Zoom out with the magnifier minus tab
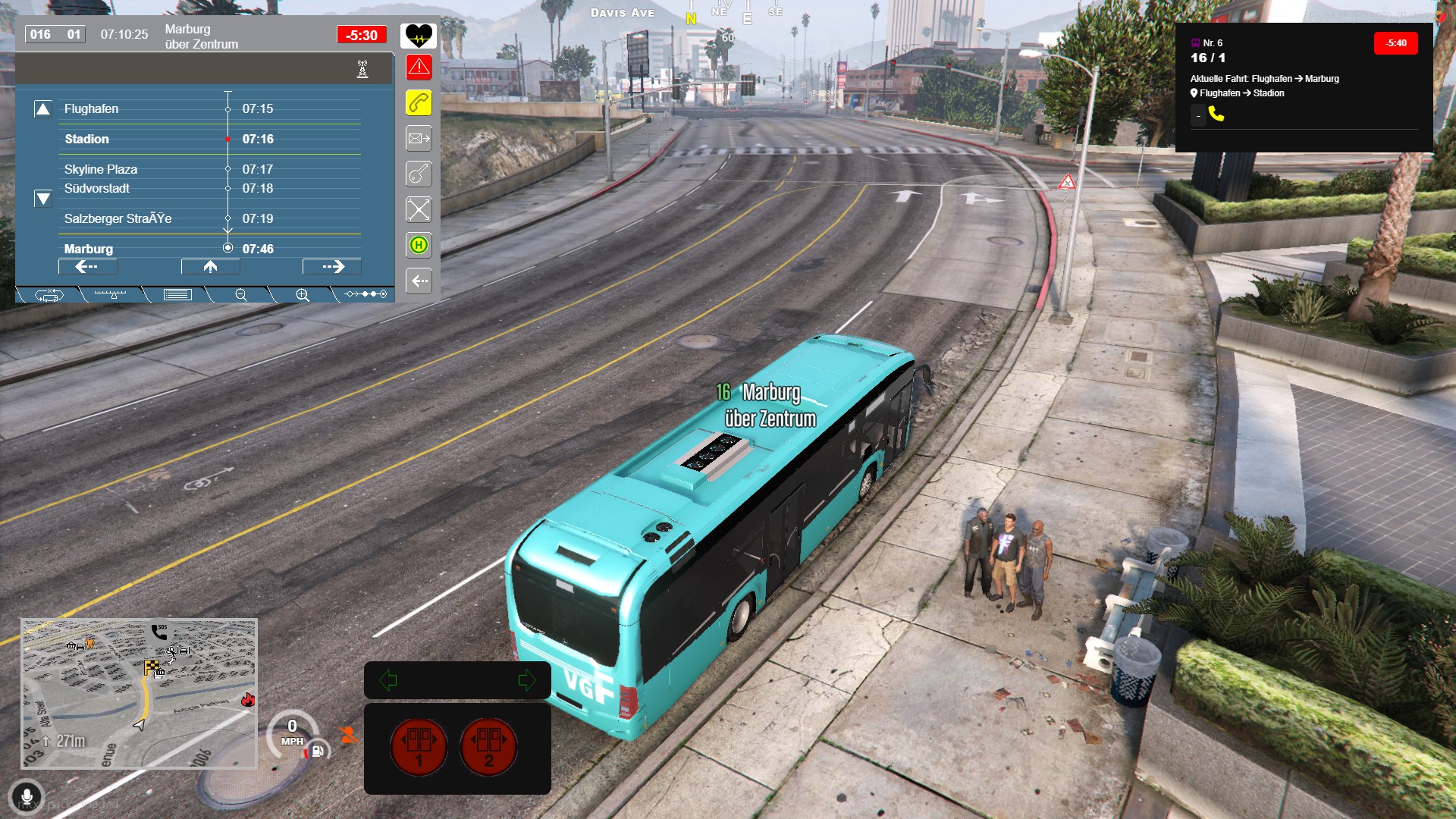1456x819 pixels. [241, 295]
